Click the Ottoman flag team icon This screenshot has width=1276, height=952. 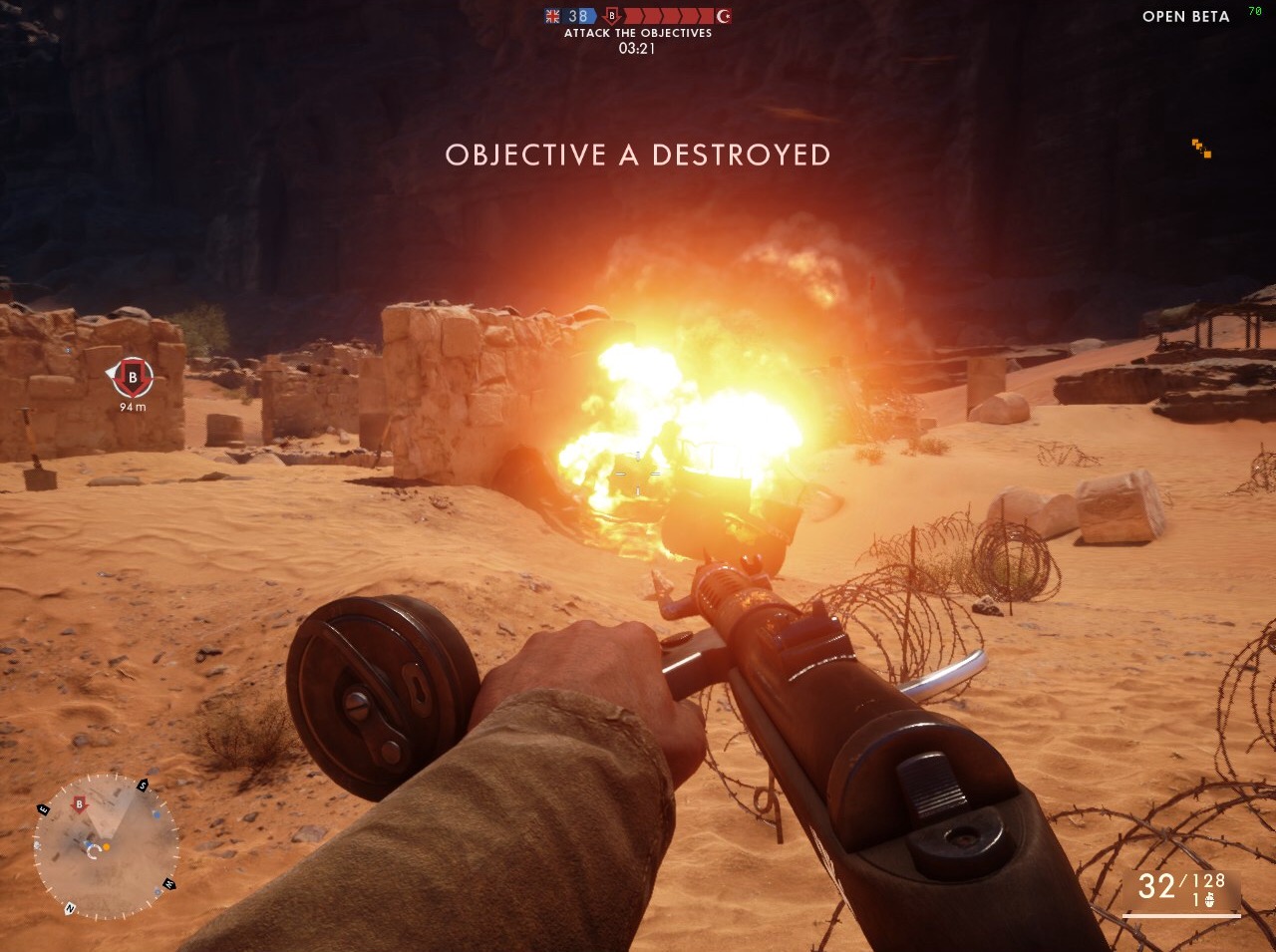(723, 16)
